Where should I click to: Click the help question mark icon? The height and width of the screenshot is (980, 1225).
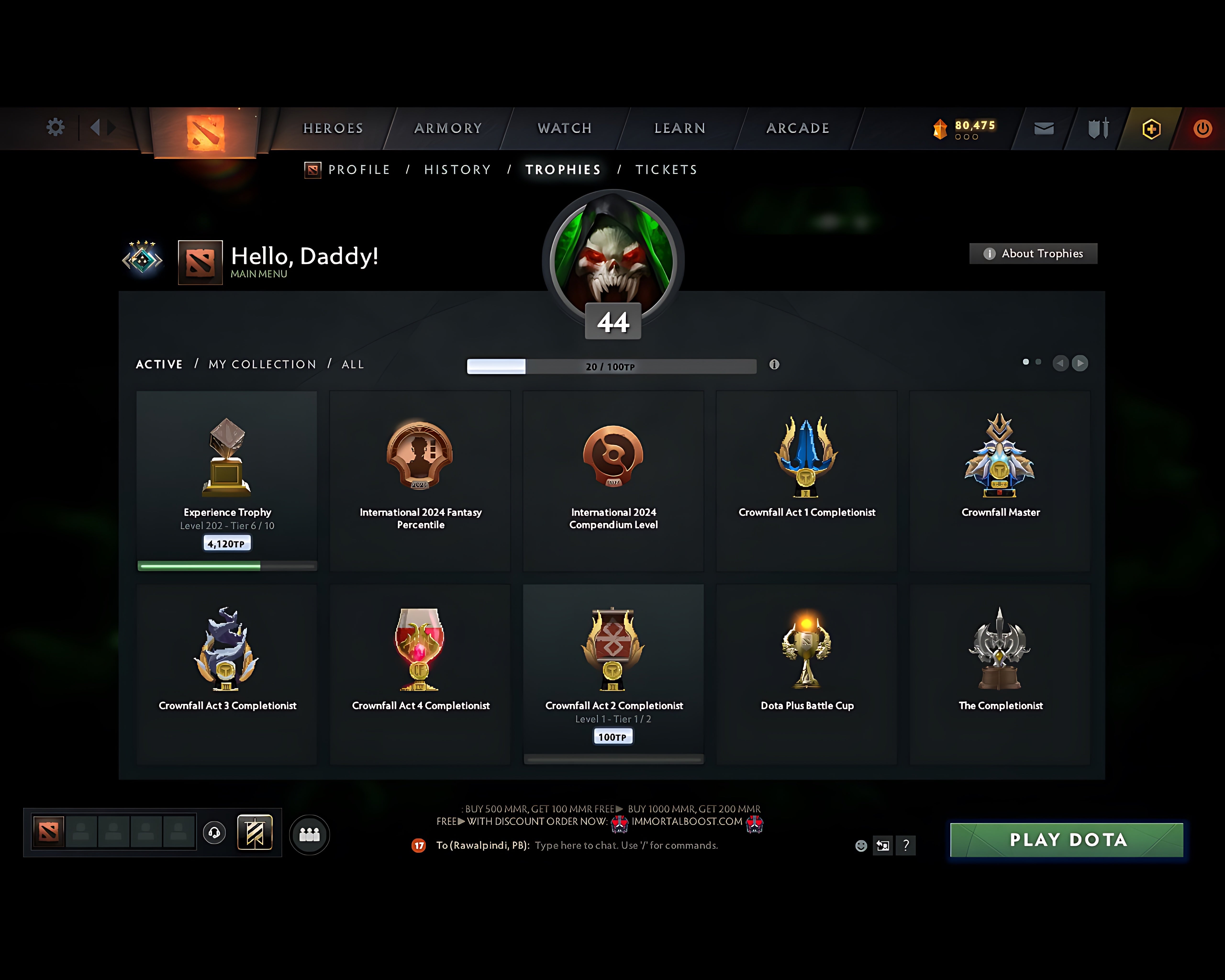(x=906, y=845)
